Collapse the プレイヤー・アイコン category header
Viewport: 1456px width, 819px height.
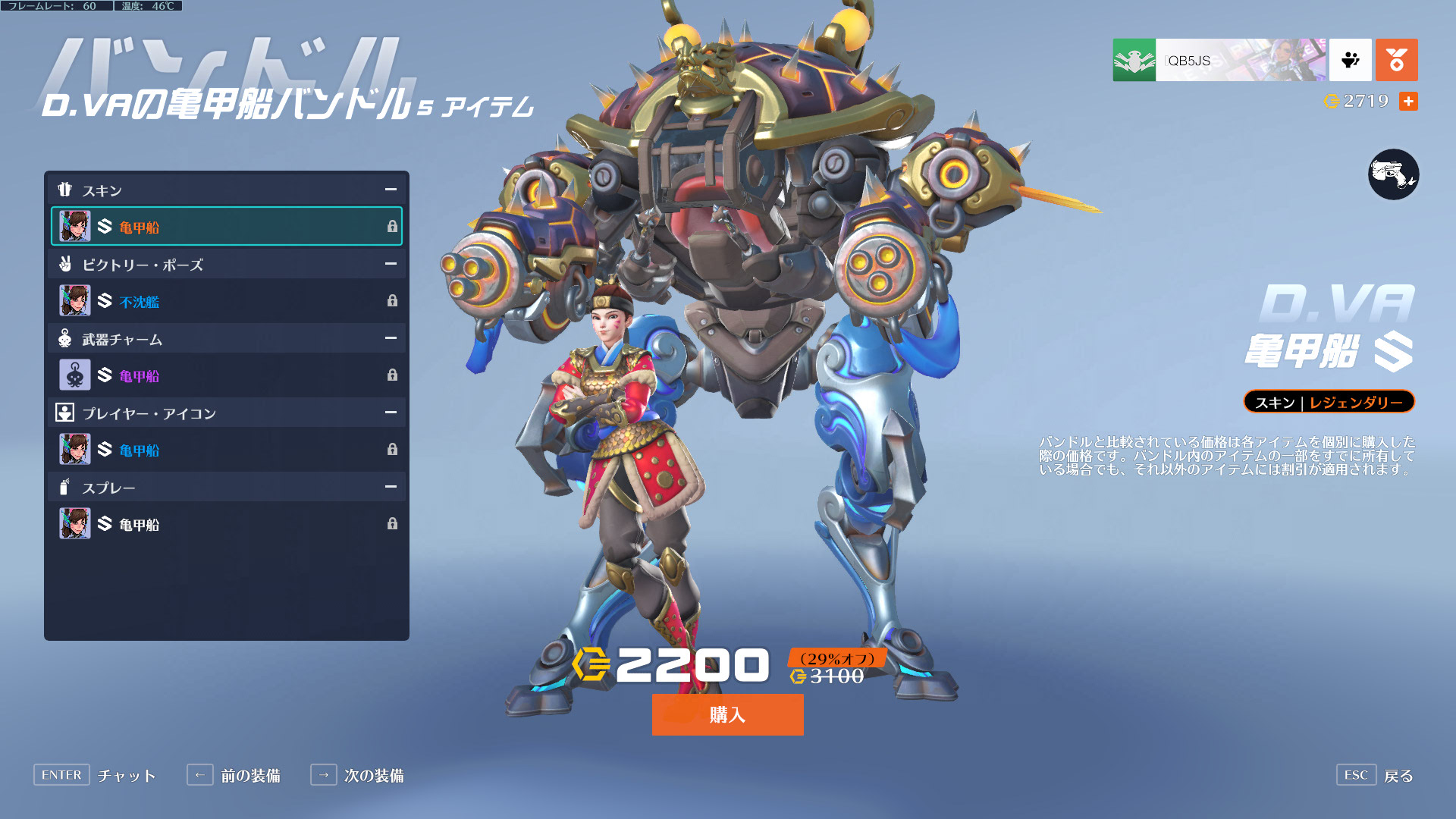pos(391,413)
